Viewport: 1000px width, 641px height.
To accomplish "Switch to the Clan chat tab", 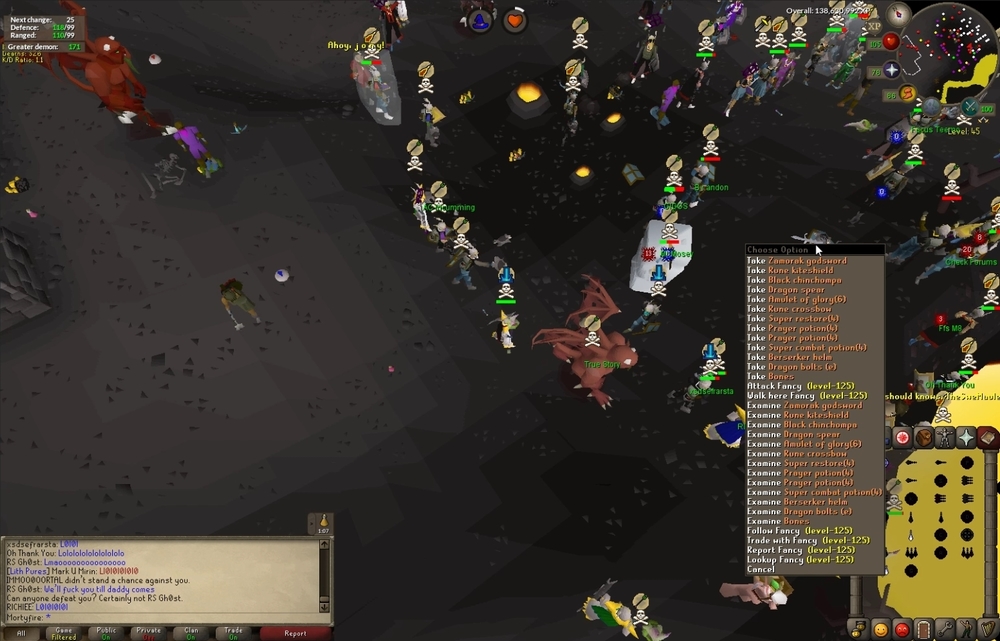I will click(x=190, y=633).
